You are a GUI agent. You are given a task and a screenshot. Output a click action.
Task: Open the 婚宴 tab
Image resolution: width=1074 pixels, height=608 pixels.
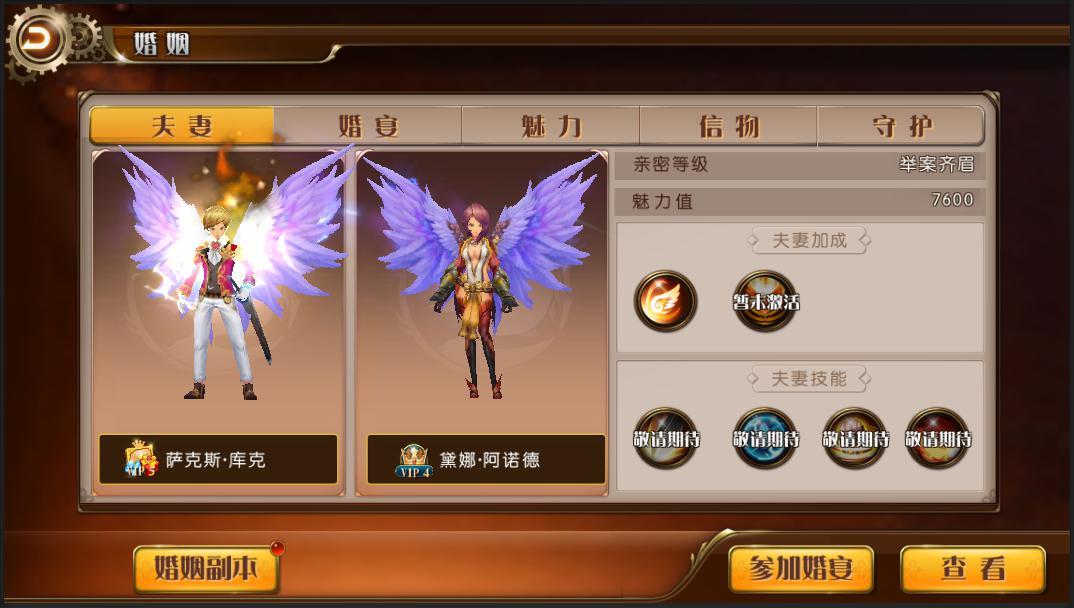368,126
